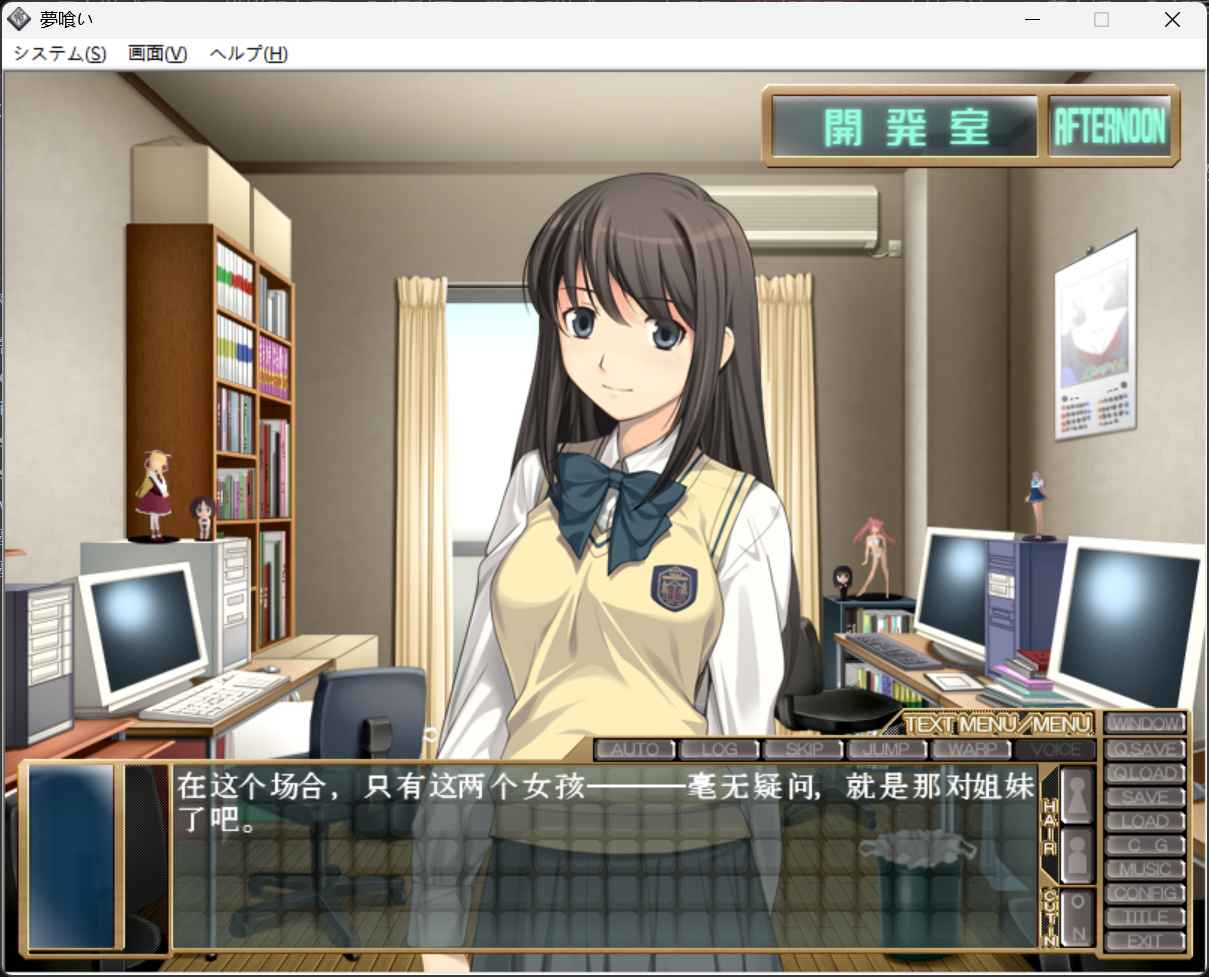
Task: Open the MUSIC player
Action: (1145, 869)
